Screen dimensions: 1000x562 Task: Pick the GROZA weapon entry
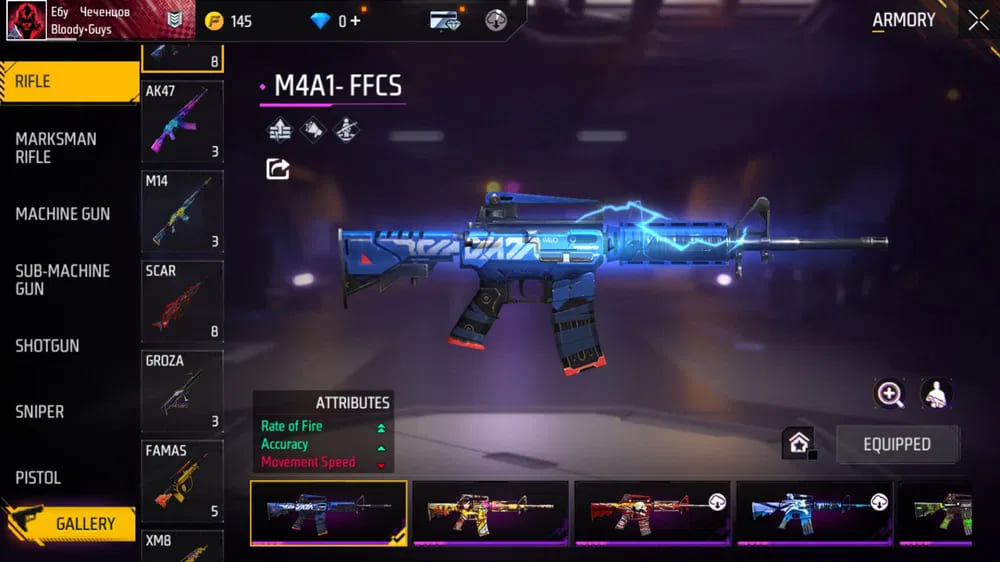pos(182,391)
